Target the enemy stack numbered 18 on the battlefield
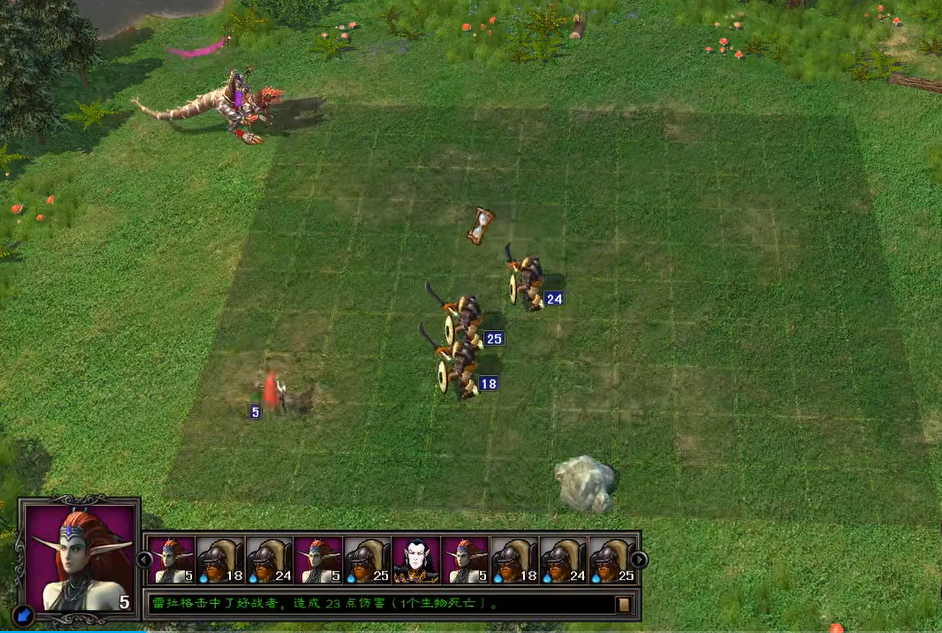 click(461, 370)
